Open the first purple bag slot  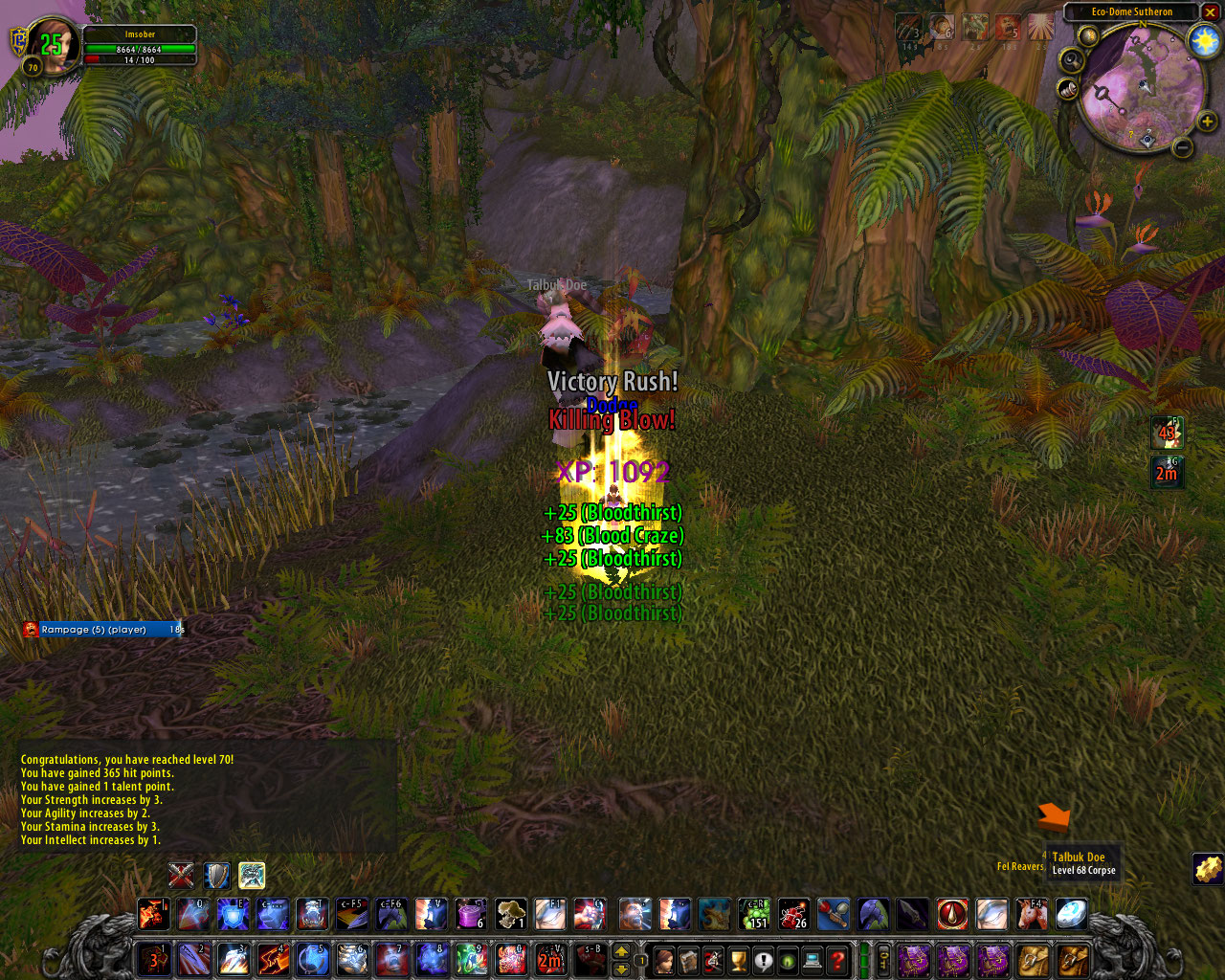click(x=914, y=959)
